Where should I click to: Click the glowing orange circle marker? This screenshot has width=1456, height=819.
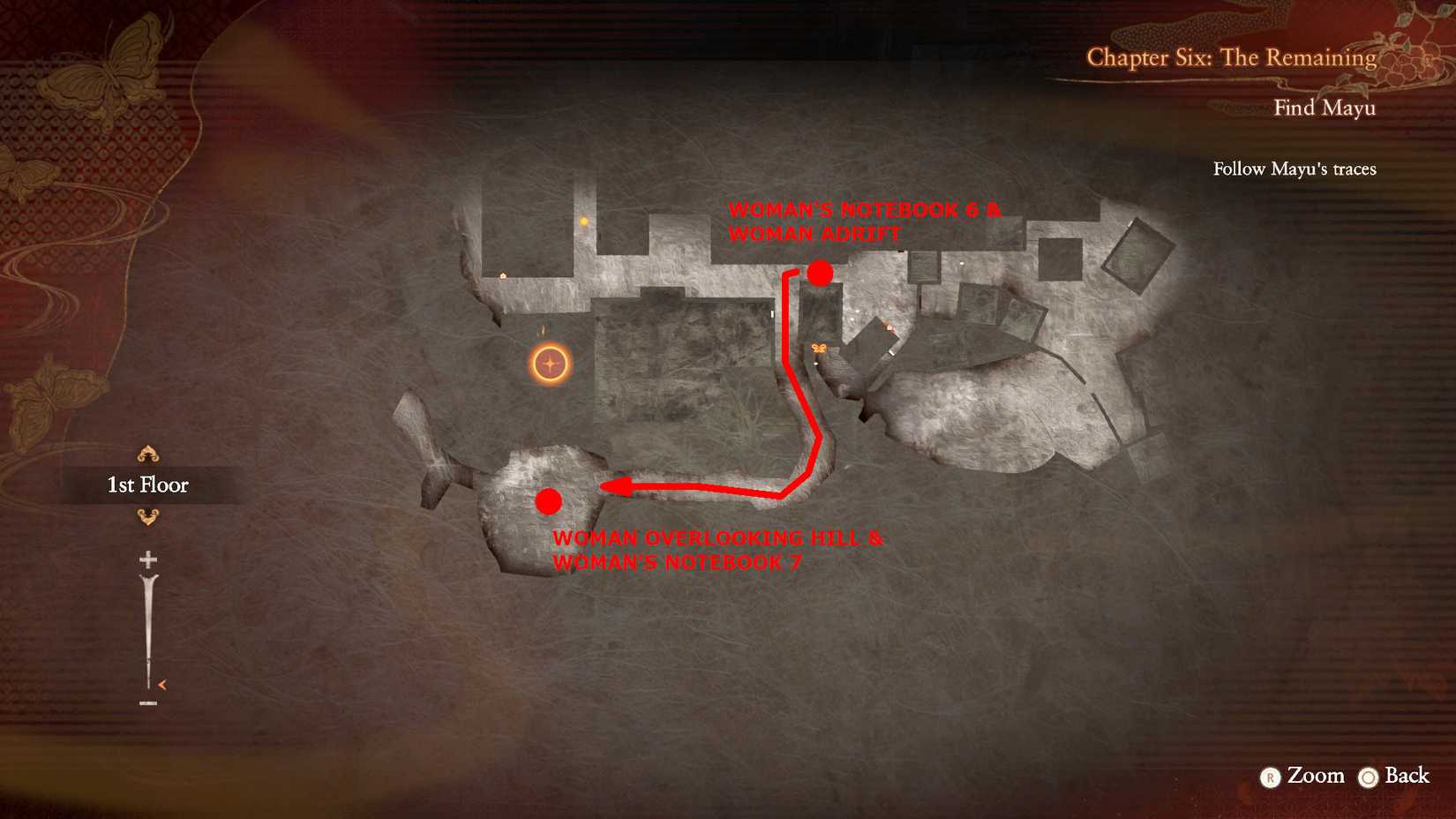point(547,360)
